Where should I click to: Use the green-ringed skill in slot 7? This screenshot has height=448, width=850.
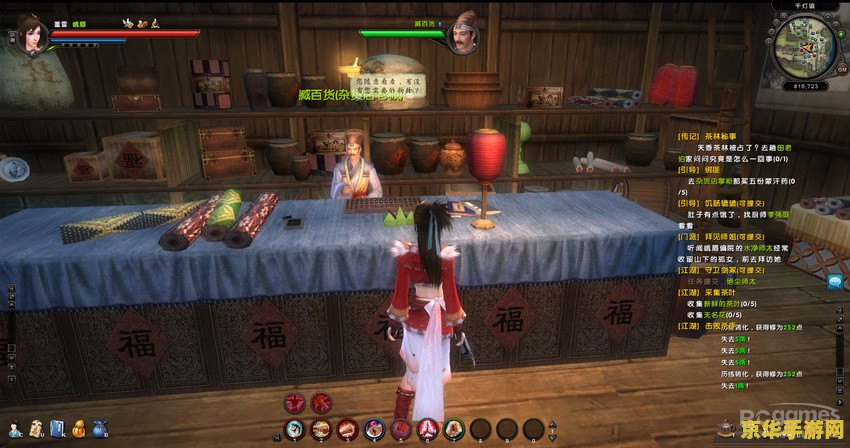click(452, 430)
